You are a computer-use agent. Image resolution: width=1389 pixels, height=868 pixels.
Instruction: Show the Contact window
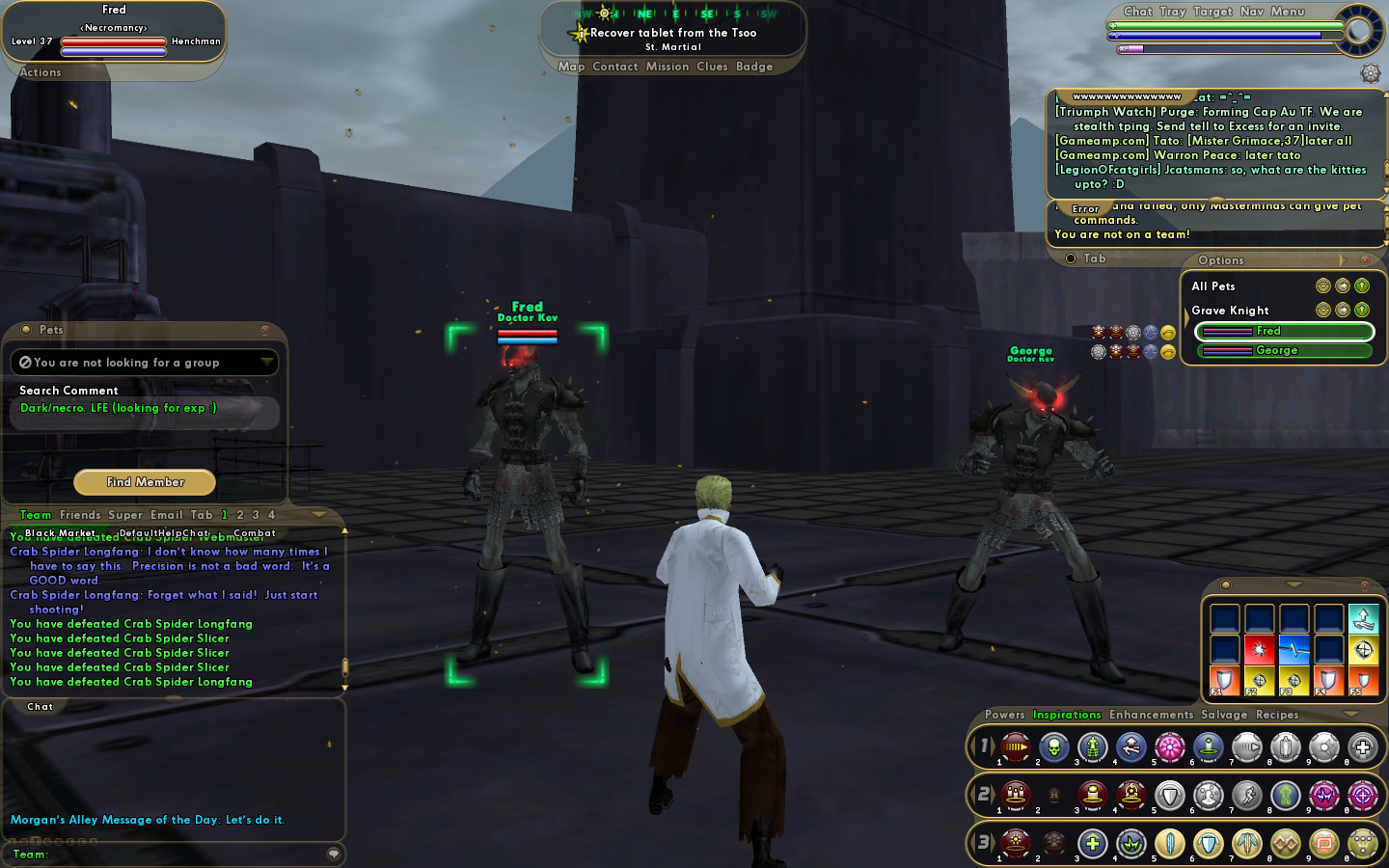coord(615,67)
